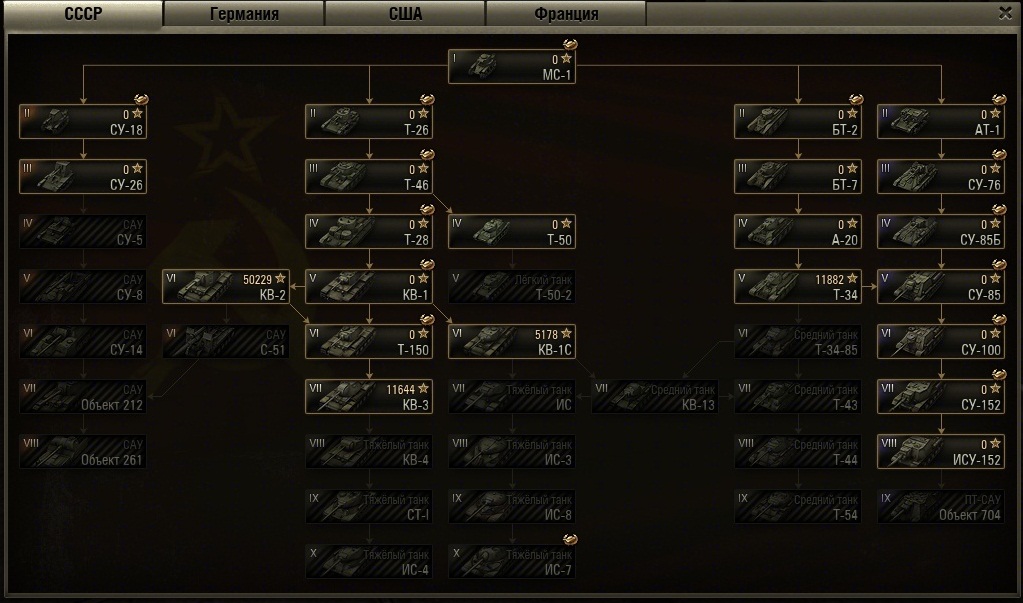
Task: Pick the БТ-7 tank node
Action: [x=797, y=177]
